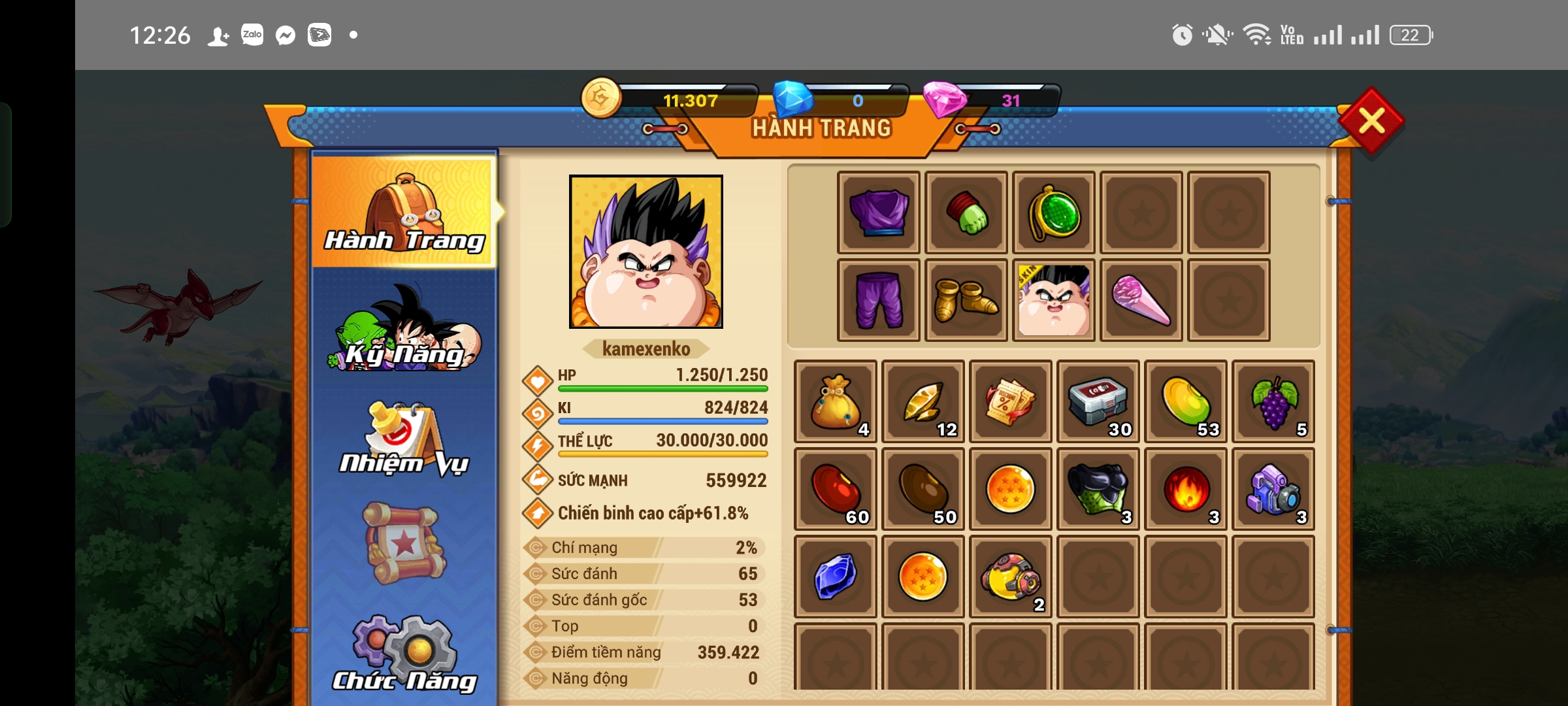Select the equipped purple shirt slot
Viewport: 1568px width, 706px height.
point(879,212)
